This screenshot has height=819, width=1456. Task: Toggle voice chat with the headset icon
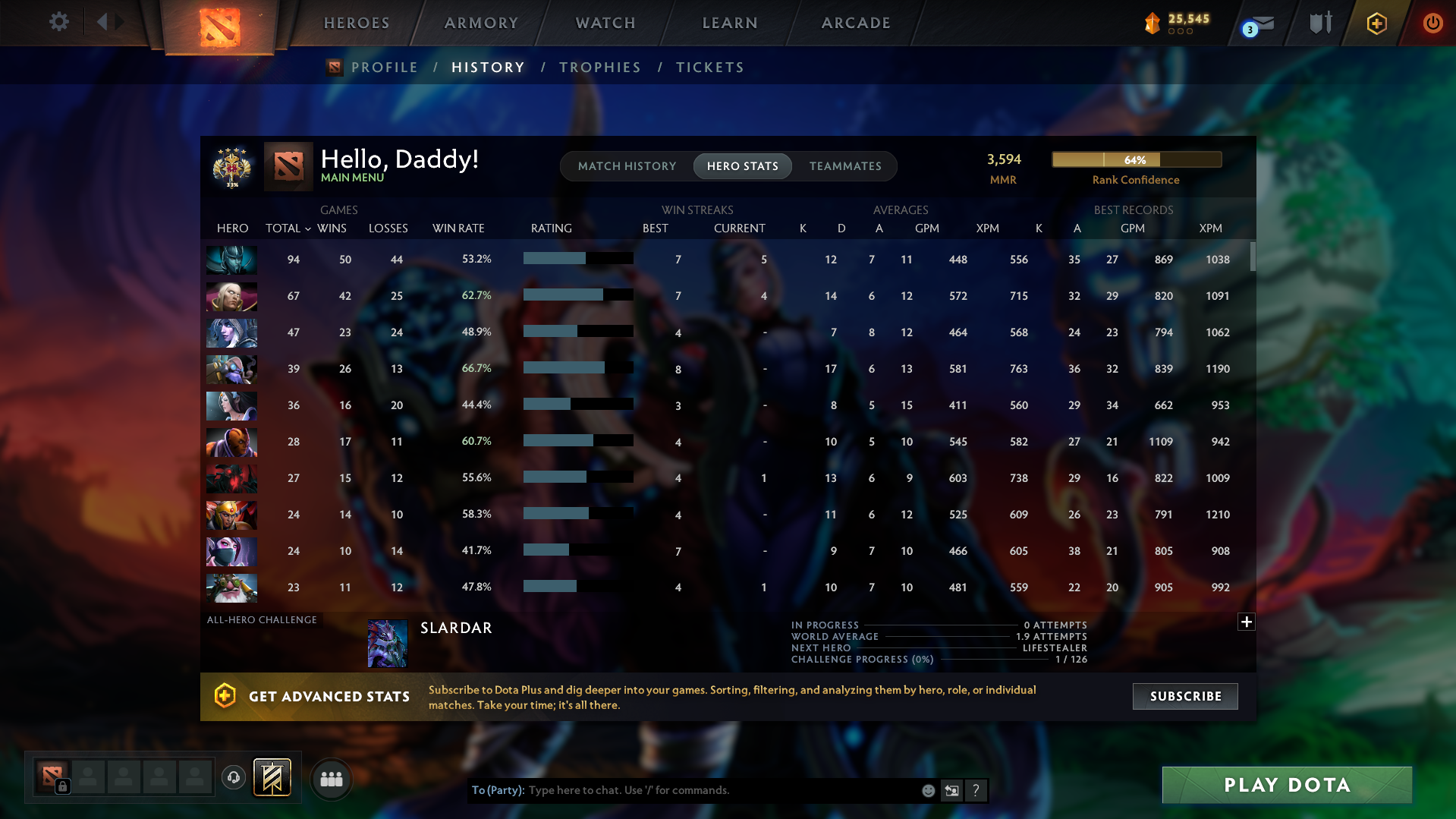pos(233,777)
